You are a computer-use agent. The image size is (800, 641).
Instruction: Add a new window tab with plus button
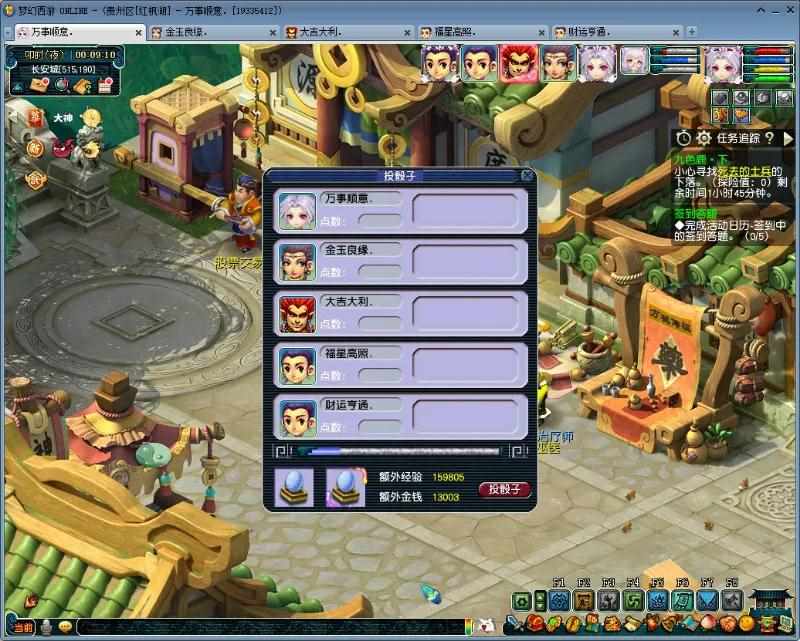click(692, 32)
